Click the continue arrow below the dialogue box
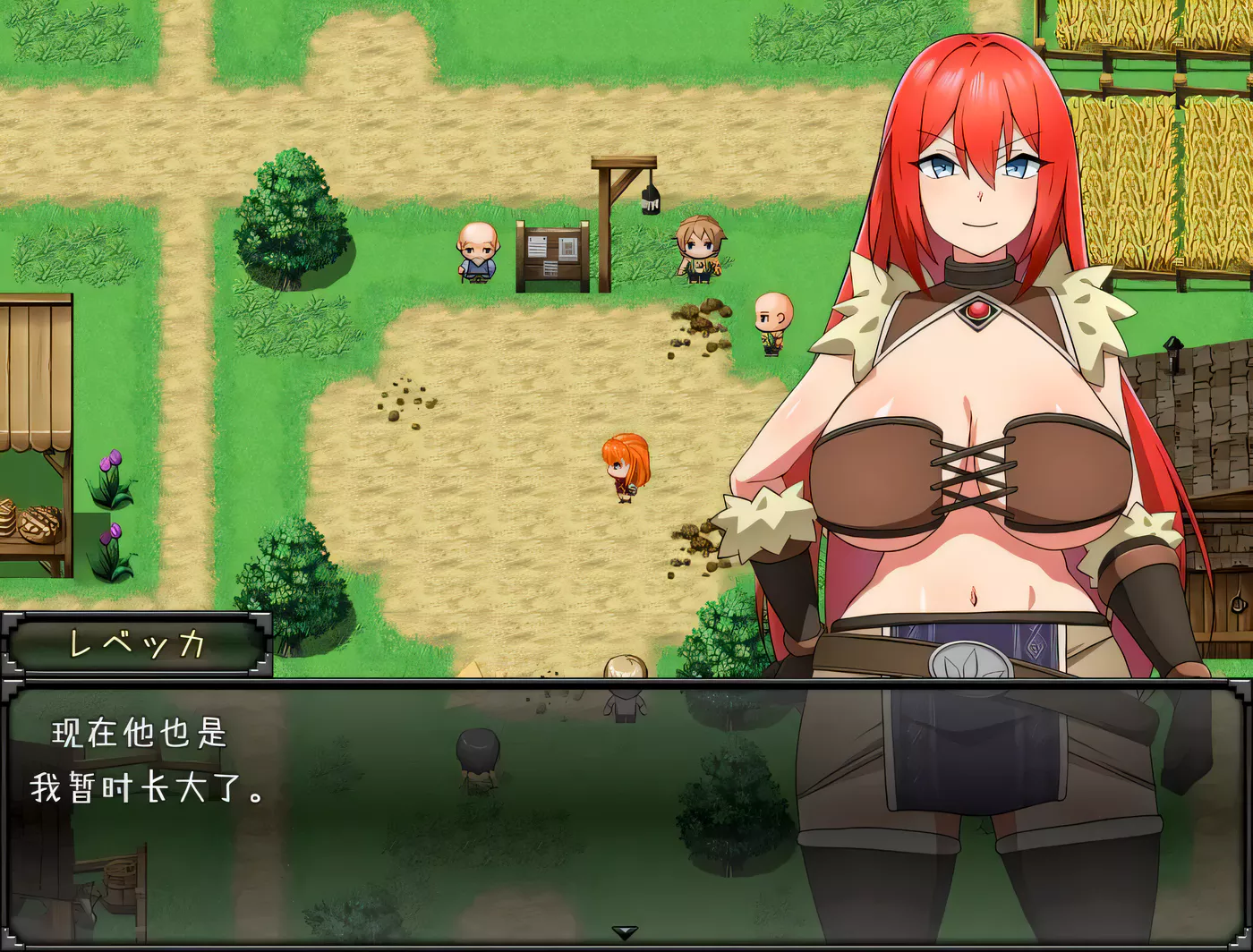This screenshot has width=1253, height=952. (624, 934)
